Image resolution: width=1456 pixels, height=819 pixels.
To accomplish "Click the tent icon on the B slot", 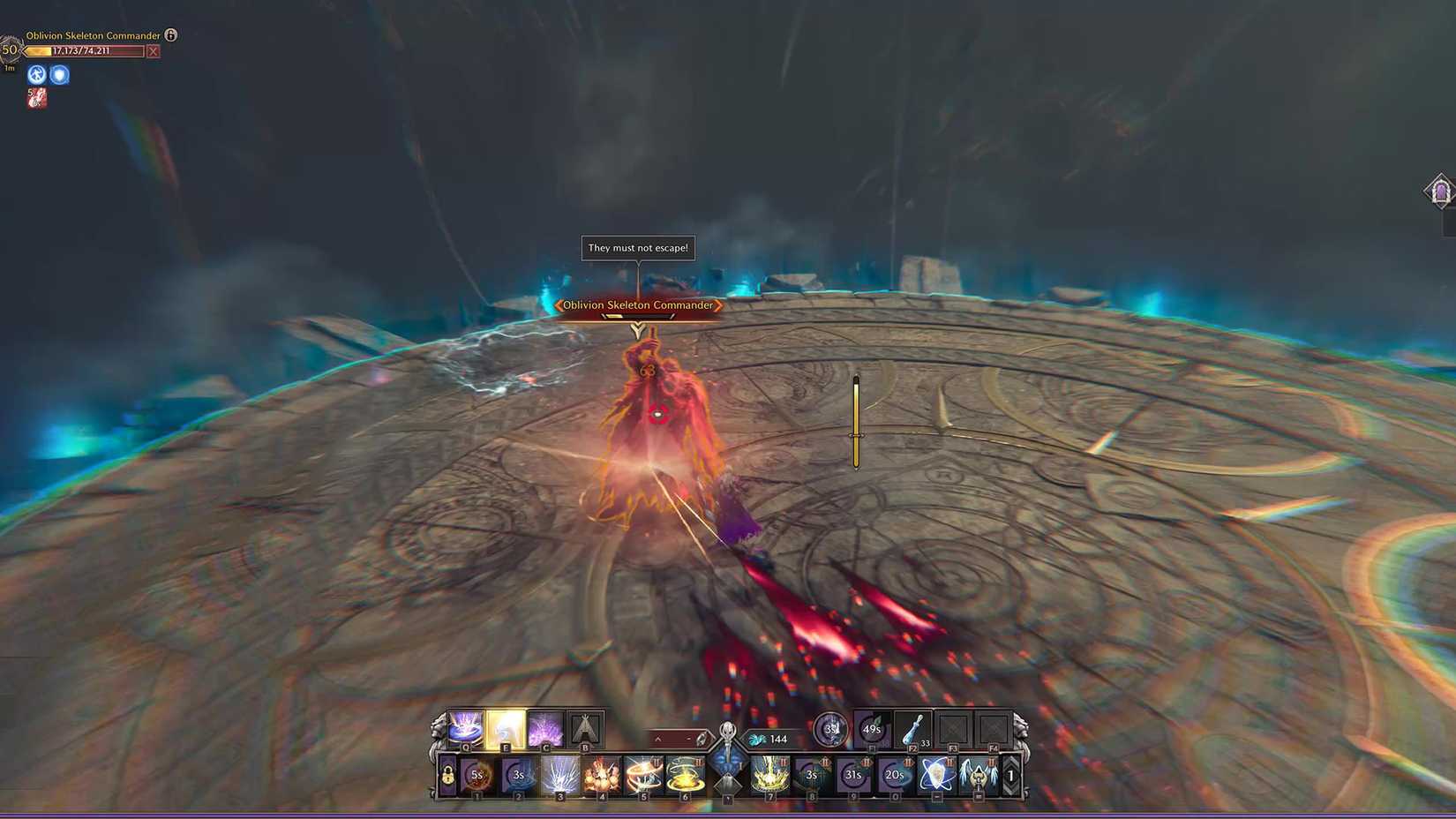I will pos(586,729).
